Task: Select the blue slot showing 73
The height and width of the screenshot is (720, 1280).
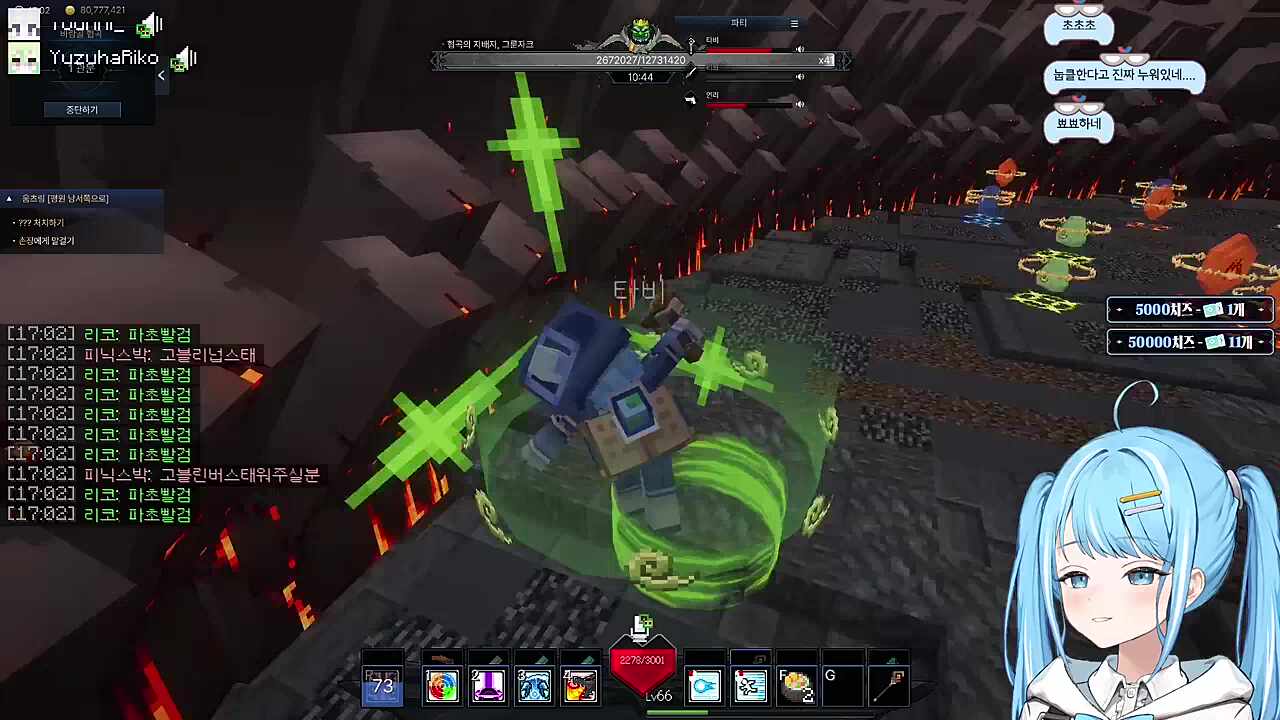Action: pos(382,686)
